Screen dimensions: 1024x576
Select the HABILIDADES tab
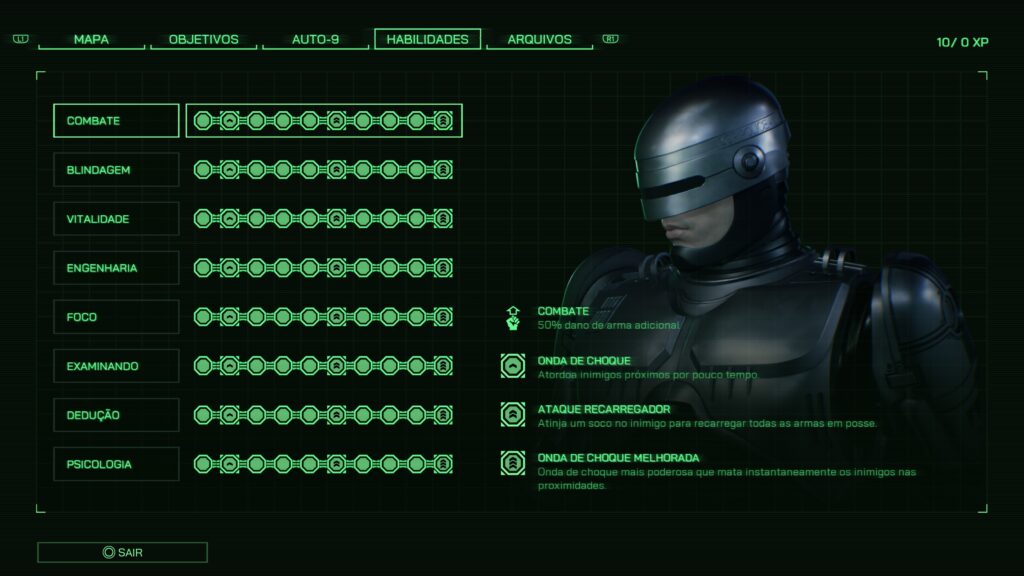pyautogui.click(x=427, y=40)
